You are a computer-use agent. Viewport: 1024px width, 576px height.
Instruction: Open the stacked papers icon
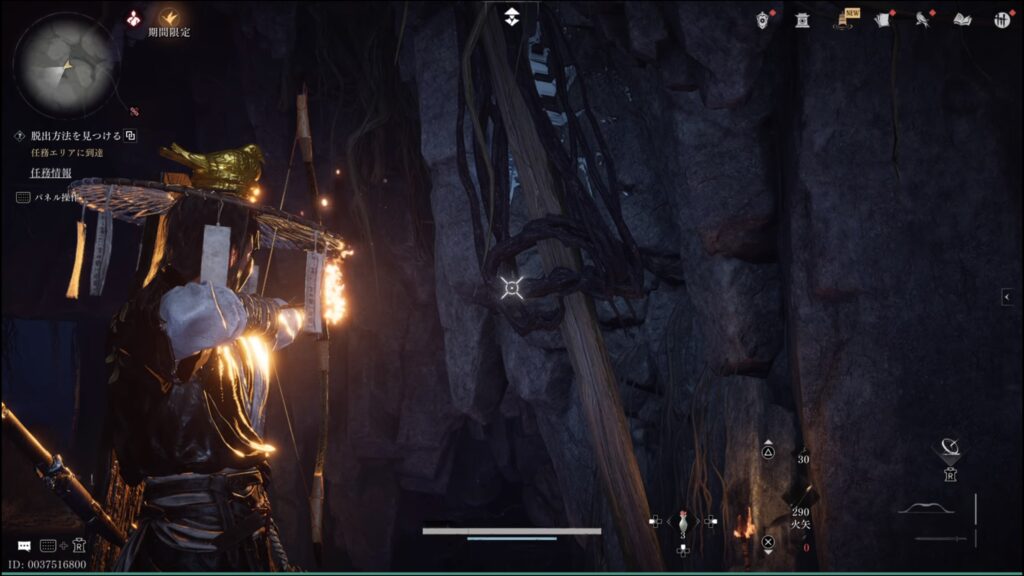(883, 19)
